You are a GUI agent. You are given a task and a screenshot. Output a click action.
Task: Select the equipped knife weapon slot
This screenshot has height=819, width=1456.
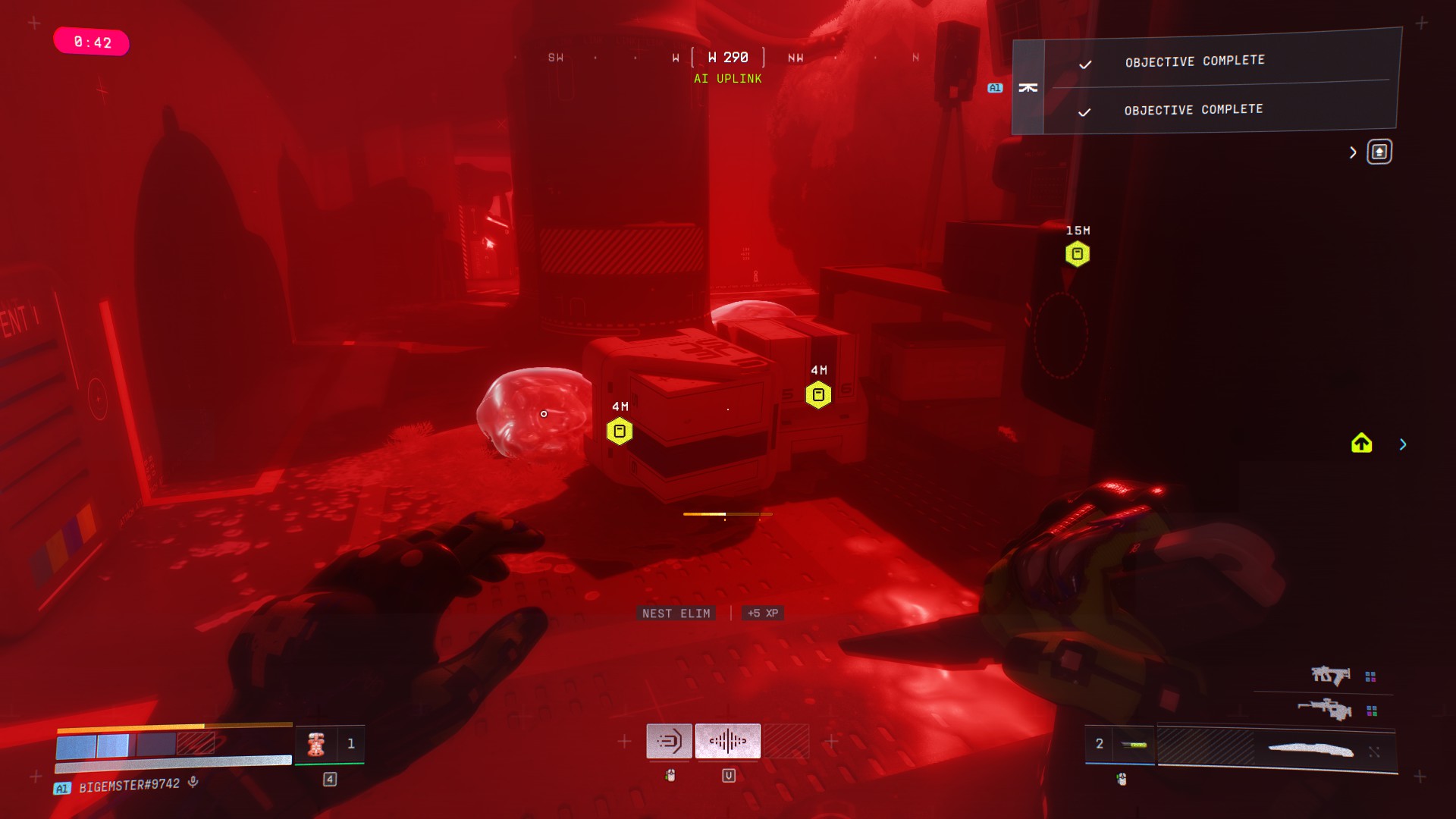pyautogui.click(x=1310, y=750)
